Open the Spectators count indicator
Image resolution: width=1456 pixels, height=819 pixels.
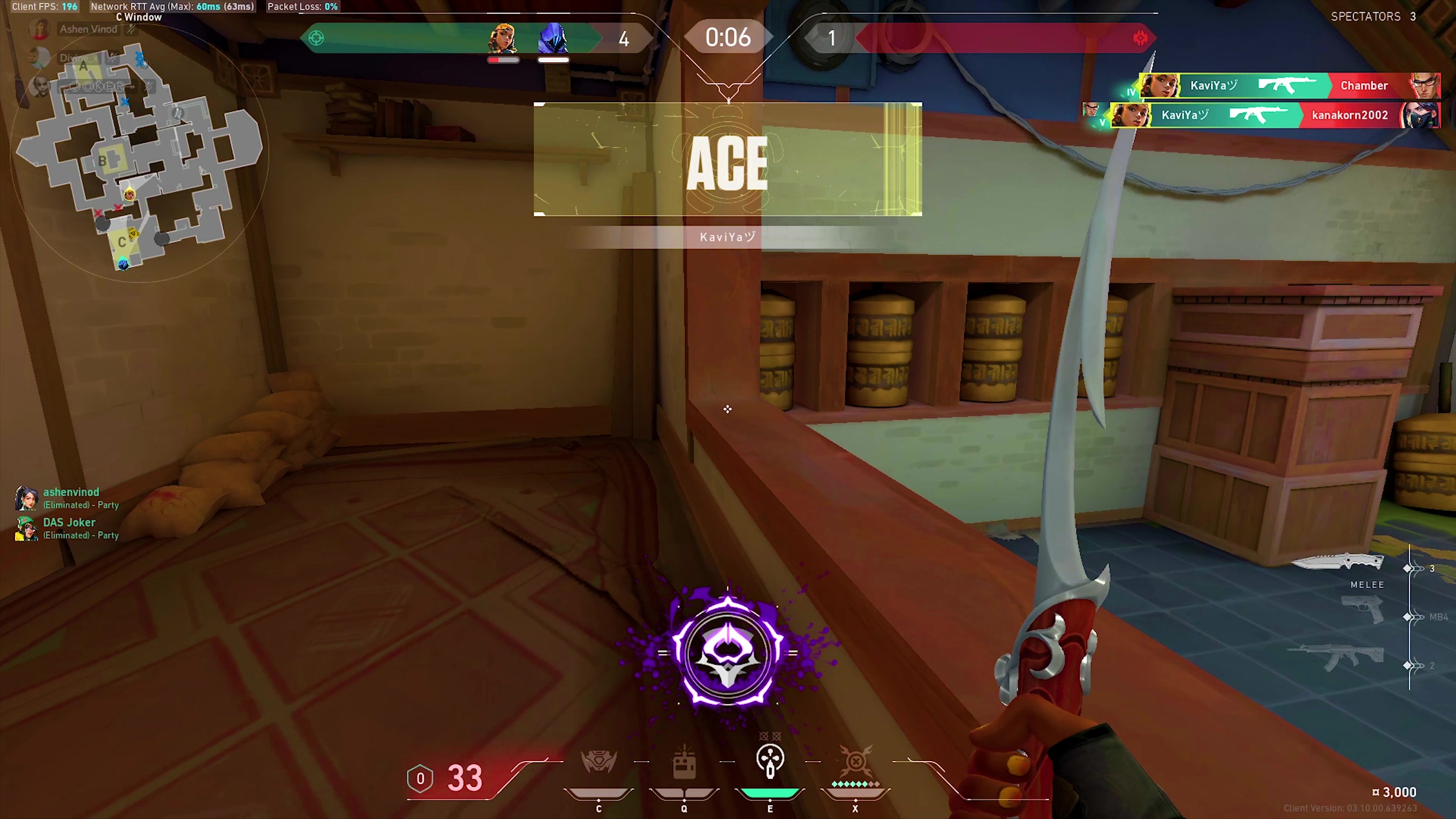(1373, 17)
